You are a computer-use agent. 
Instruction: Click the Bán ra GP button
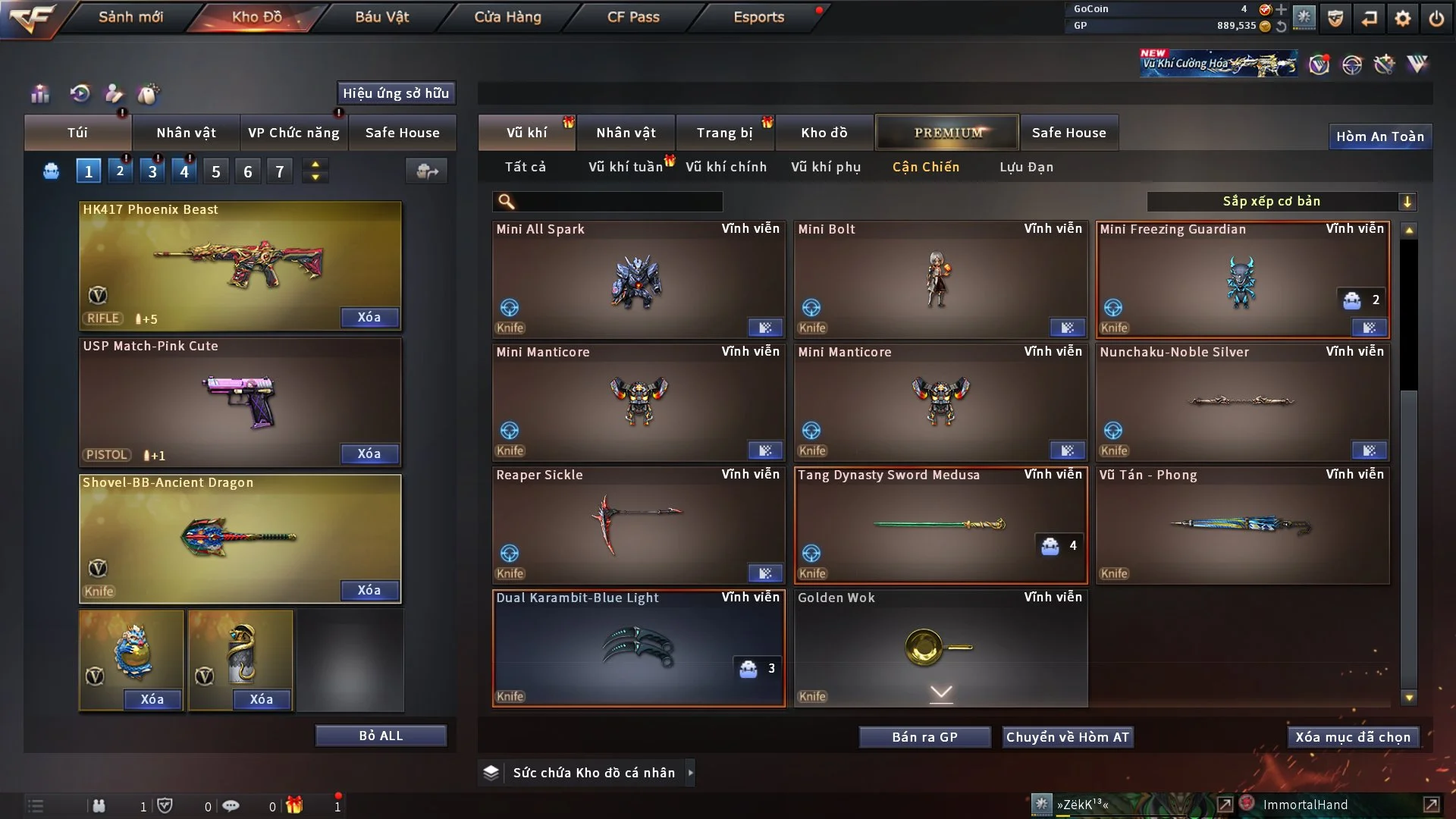(924, 737)
